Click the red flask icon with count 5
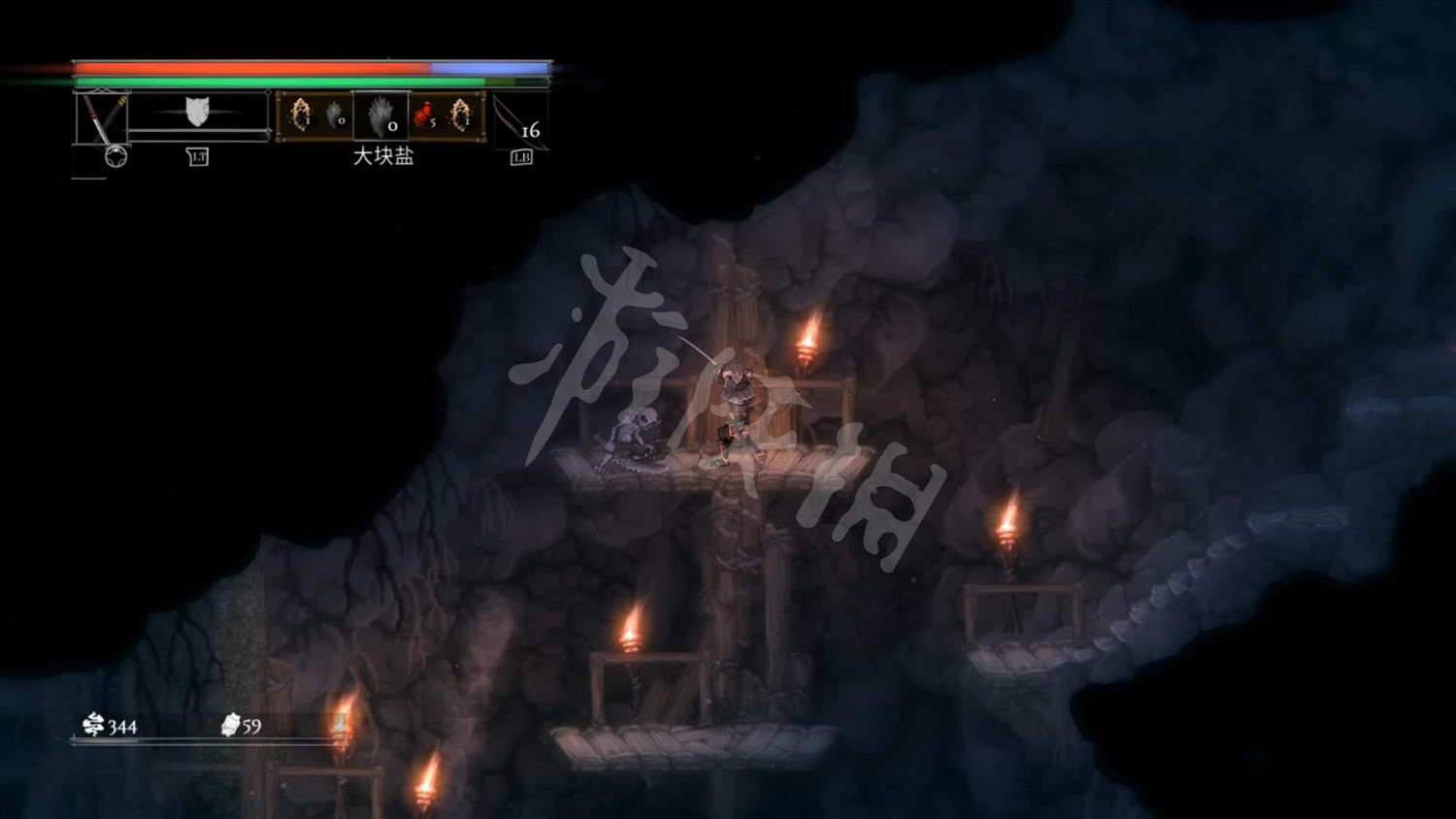Screen dimensions: 1456x819 422,113
